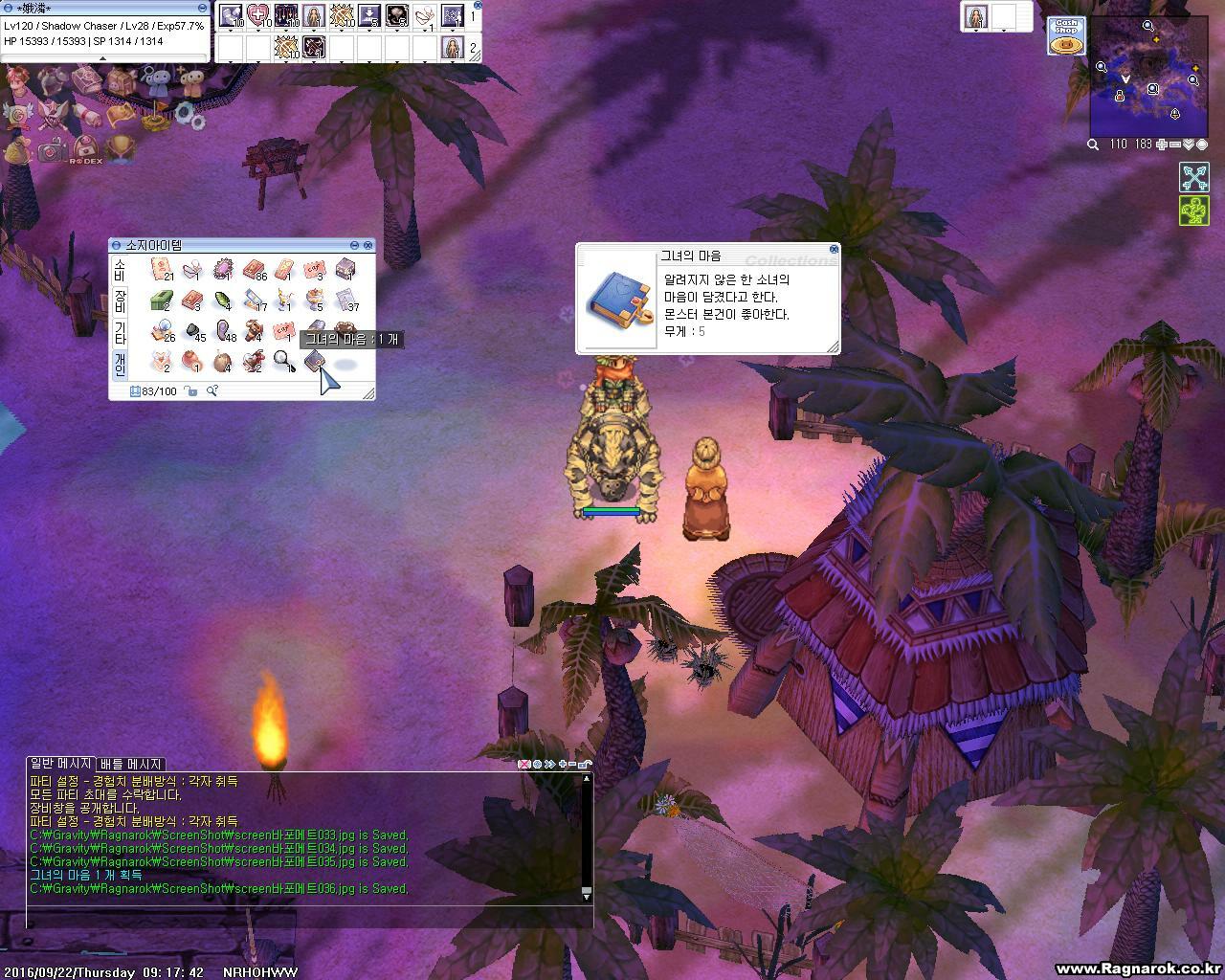The height and width of the screenshot is (980, 1225).
Task: Click the minimap
Action: pyautogui.click(x=1148, y=77)
